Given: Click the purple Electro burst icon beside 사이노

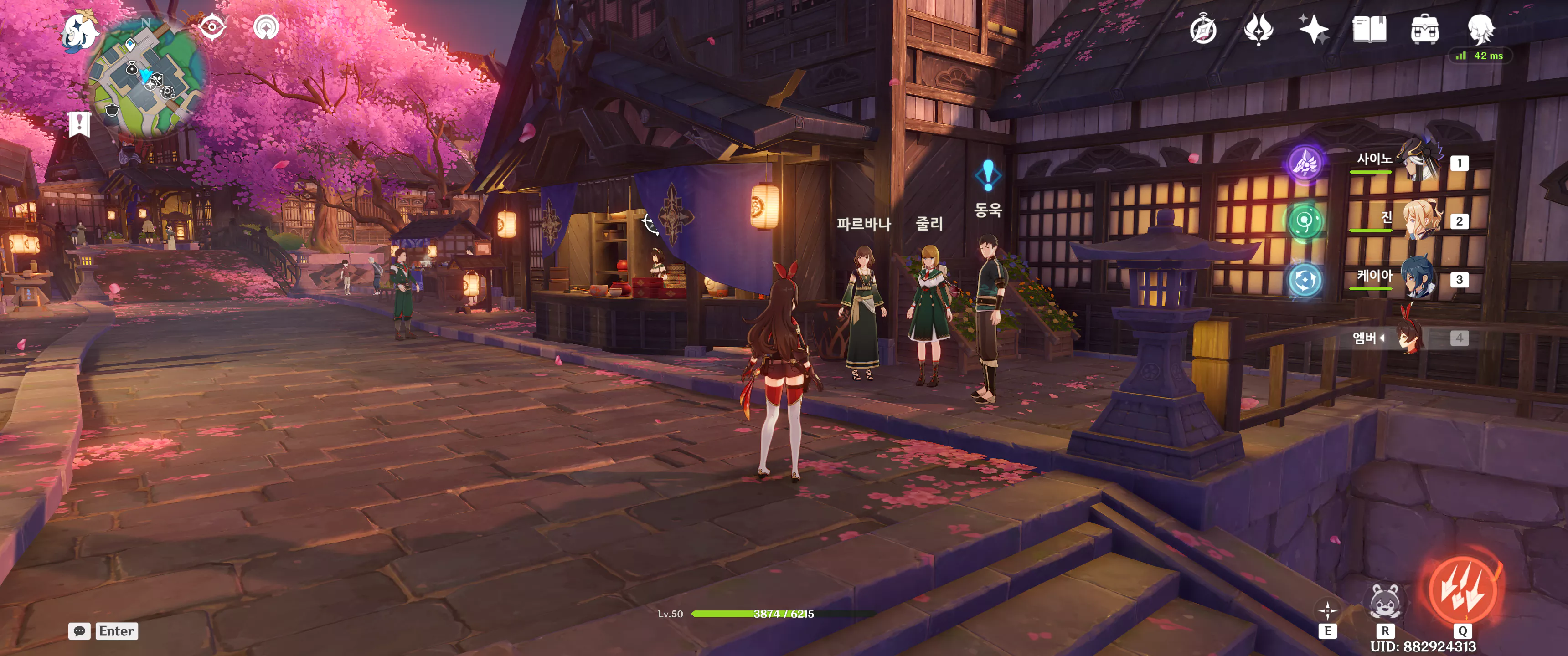Looking at the screenshot, I should coord(1305,163).
